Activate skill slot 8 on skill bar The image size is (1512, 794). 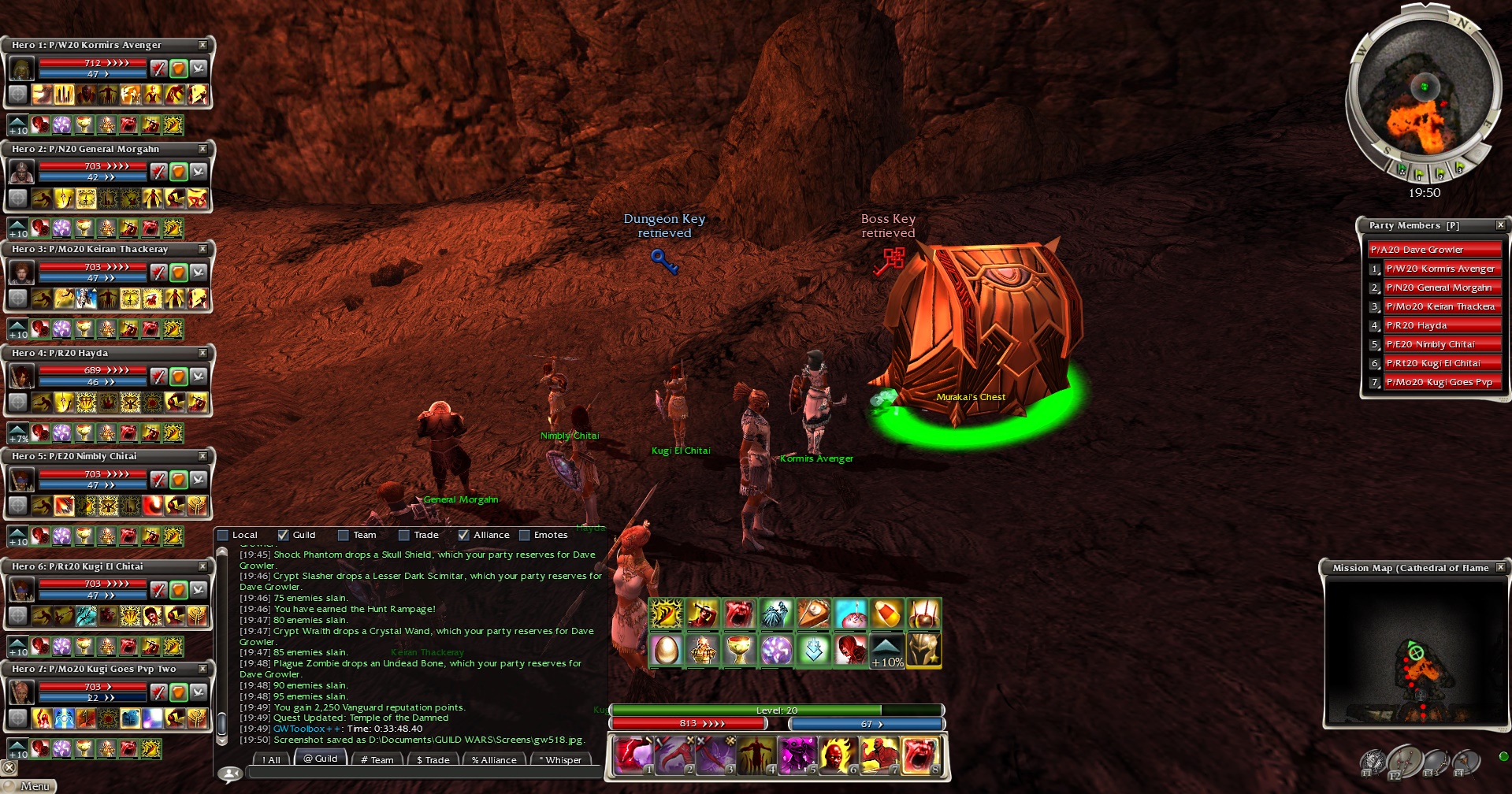click(x=919, y=755)
